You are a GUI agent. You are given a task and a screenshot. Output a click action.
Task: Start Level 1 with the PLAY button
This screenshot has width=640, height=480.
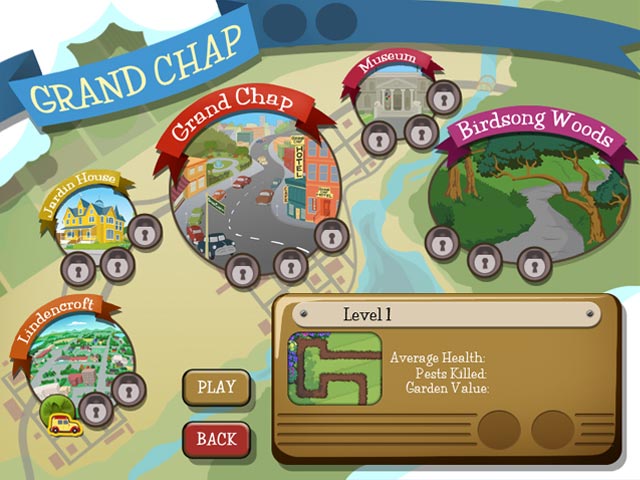pyautogui.click(x=216, y=387)
